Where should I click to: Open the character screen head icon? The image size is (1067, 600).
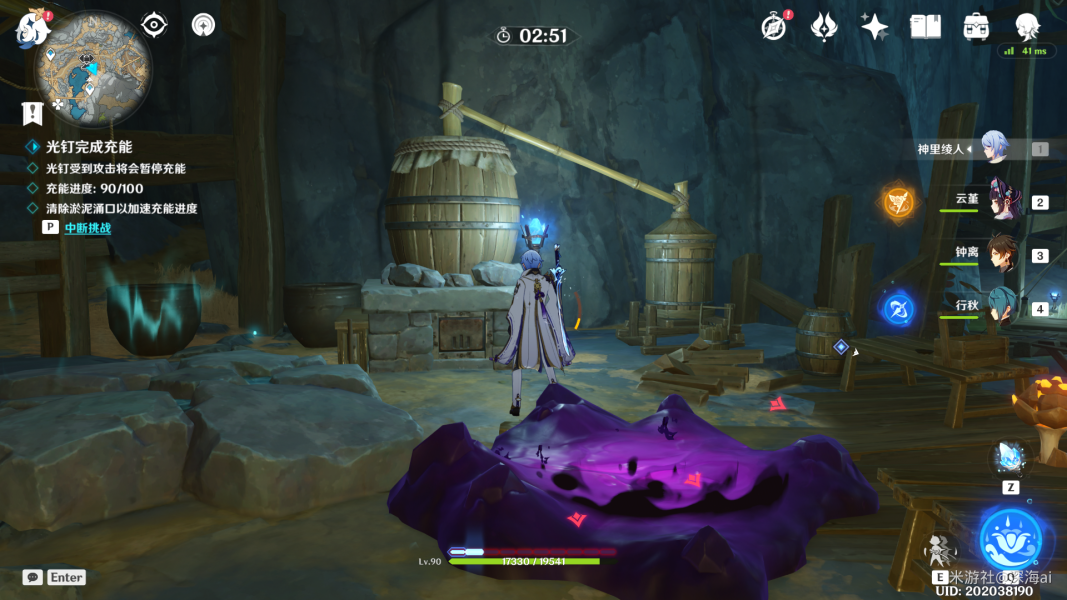[x=1027, y=27]
